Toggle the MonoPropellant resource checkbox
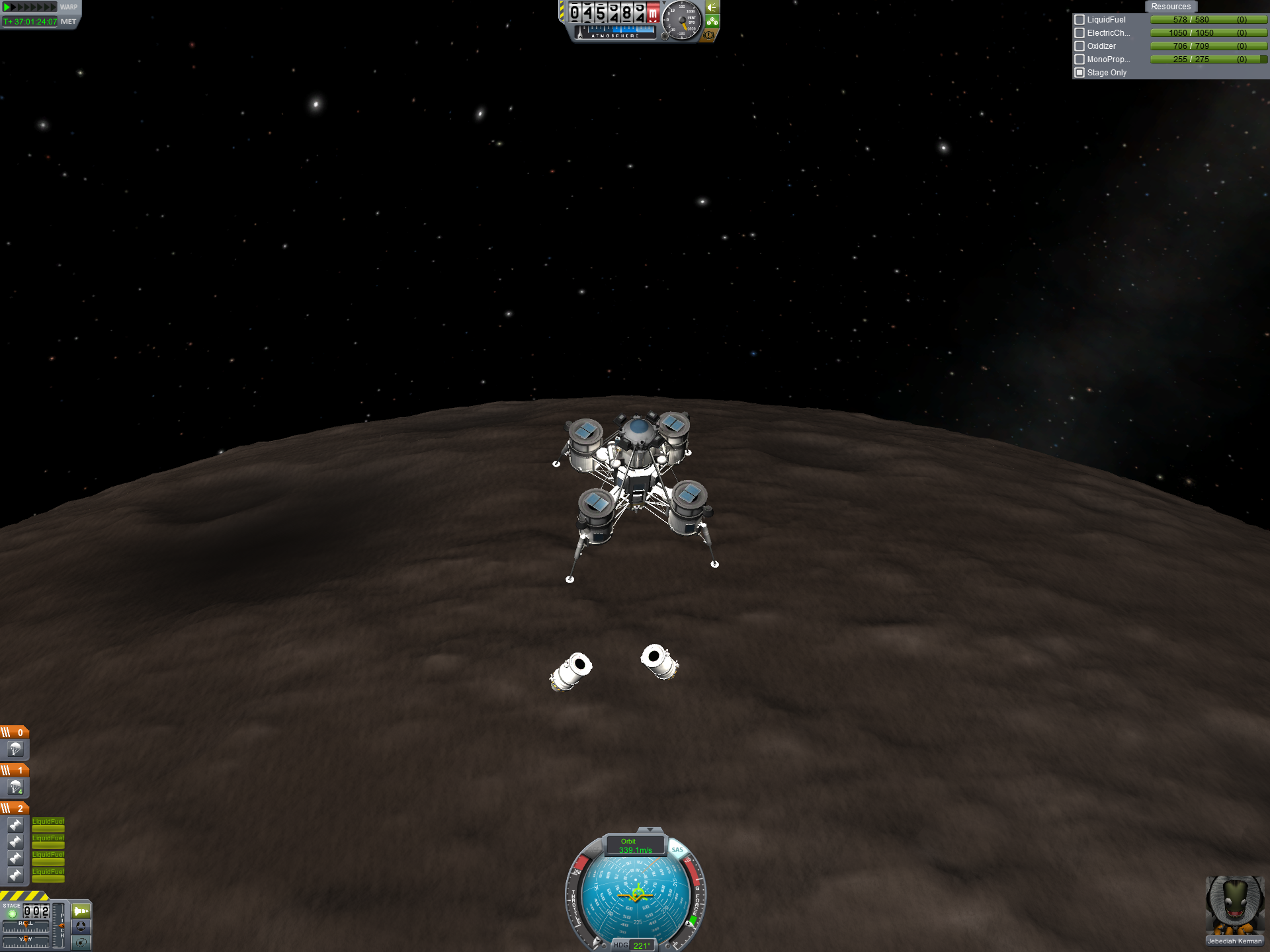The image size is (1270, 952). point(1079,59)
